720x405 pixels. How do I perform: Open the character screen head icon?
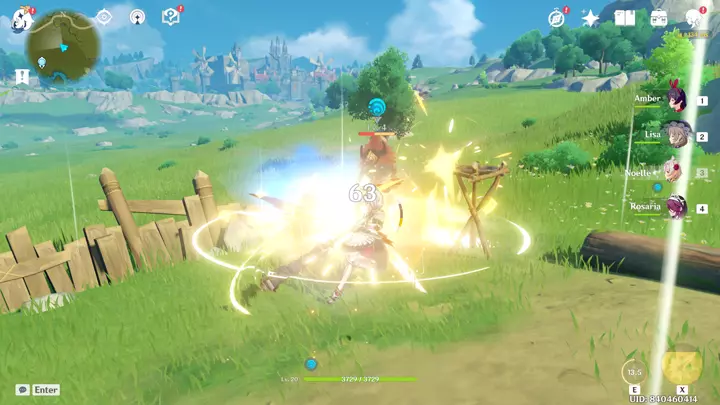[693, 18]
